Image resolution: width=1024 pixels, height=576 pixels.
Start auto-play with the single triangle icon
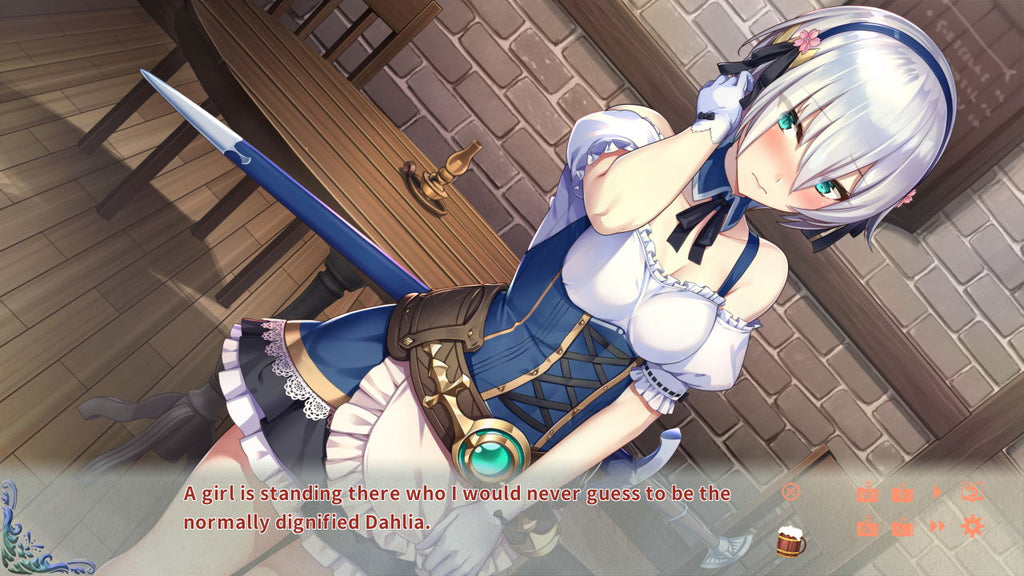pos(937,492)
